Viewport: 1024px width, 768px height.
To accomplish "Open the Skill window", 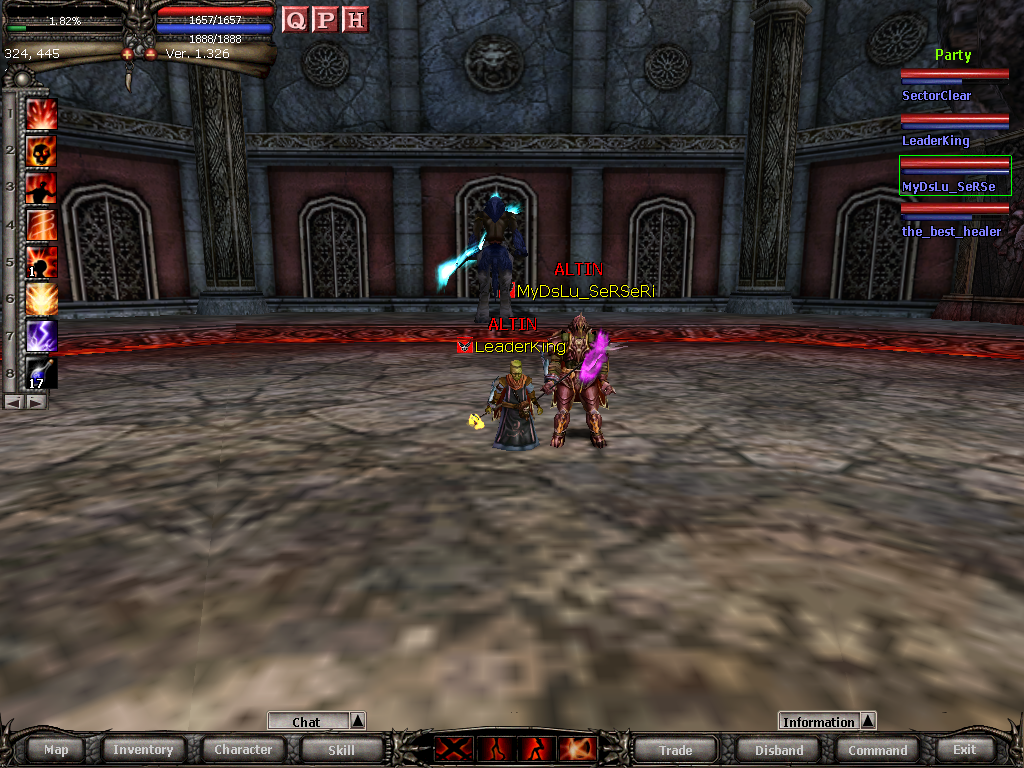I will click(341, 749).
